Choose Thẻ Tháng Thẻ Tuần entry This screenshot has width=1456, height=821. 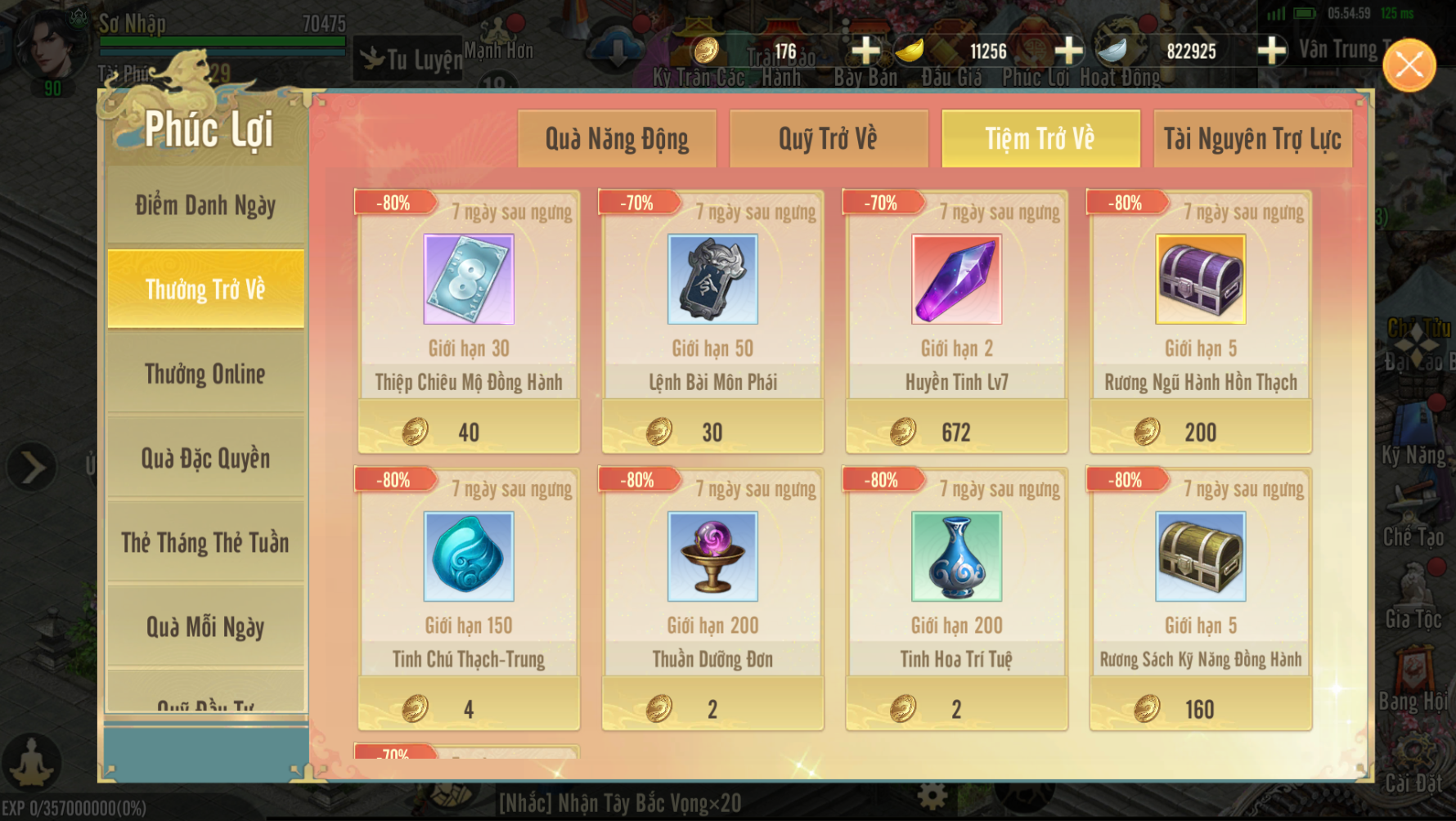[x=205, y=542]
